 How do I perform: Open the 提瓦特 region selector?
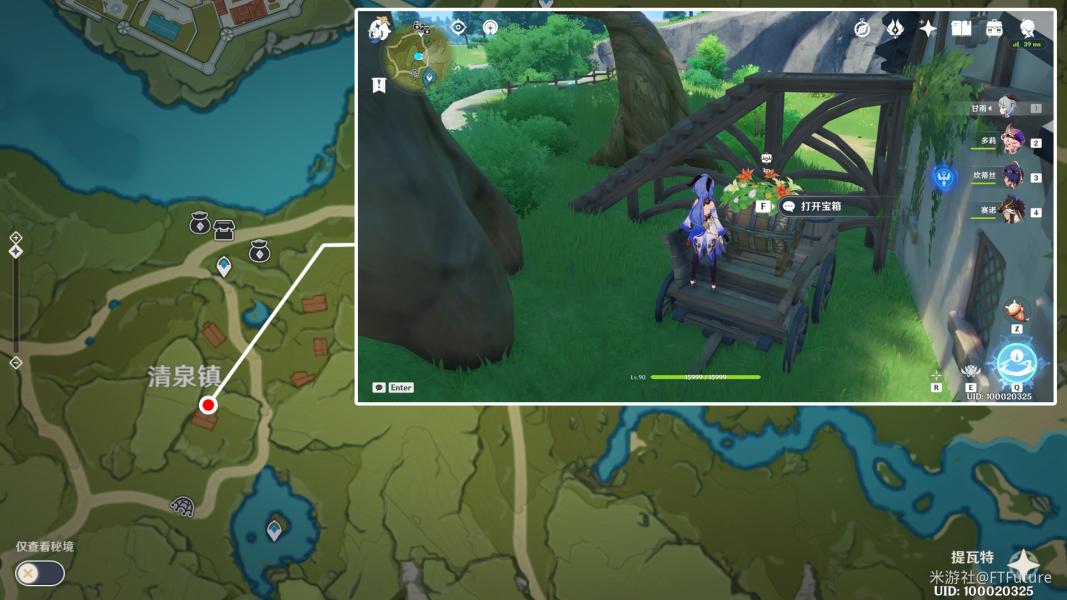click(1022, 563)
